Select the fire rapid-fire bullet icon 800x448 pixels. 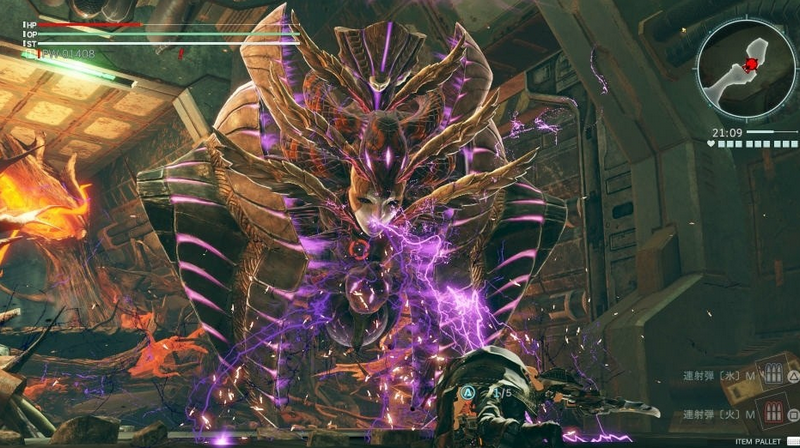[771, 412]
